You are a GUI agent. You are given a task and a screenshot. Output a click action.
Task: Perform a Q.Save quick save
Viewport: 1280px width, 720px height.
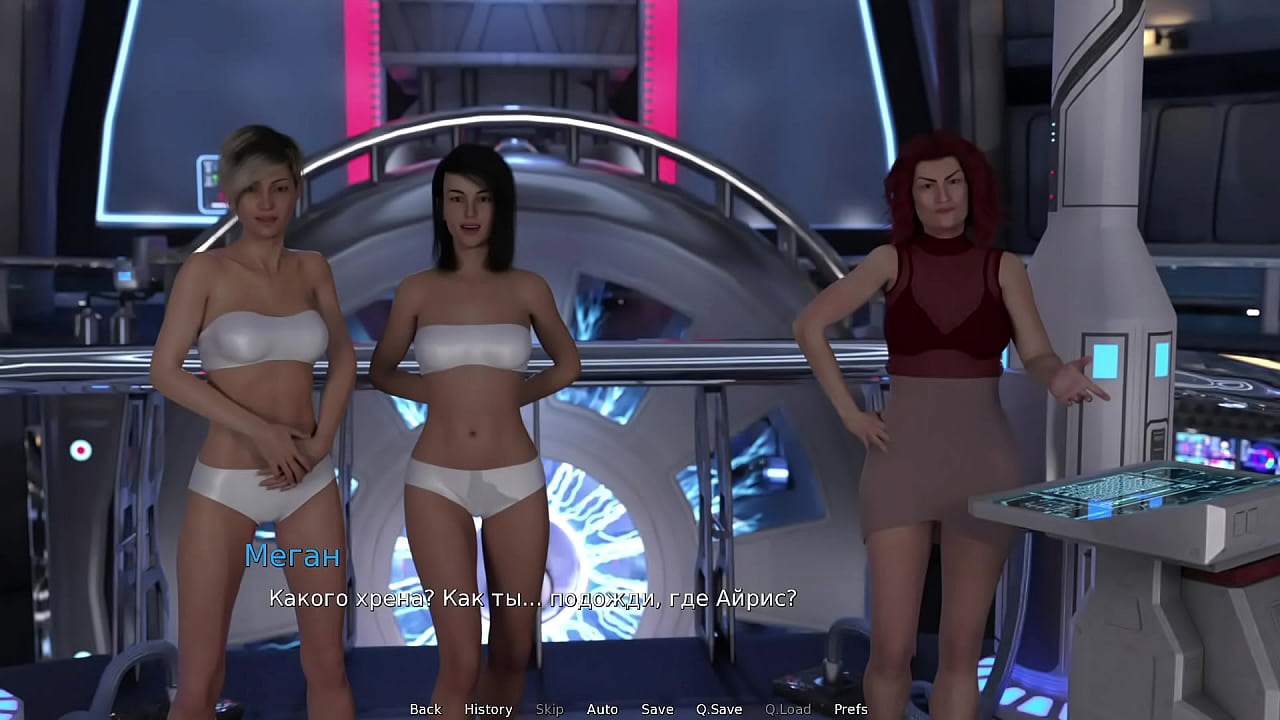coord(718,709)
